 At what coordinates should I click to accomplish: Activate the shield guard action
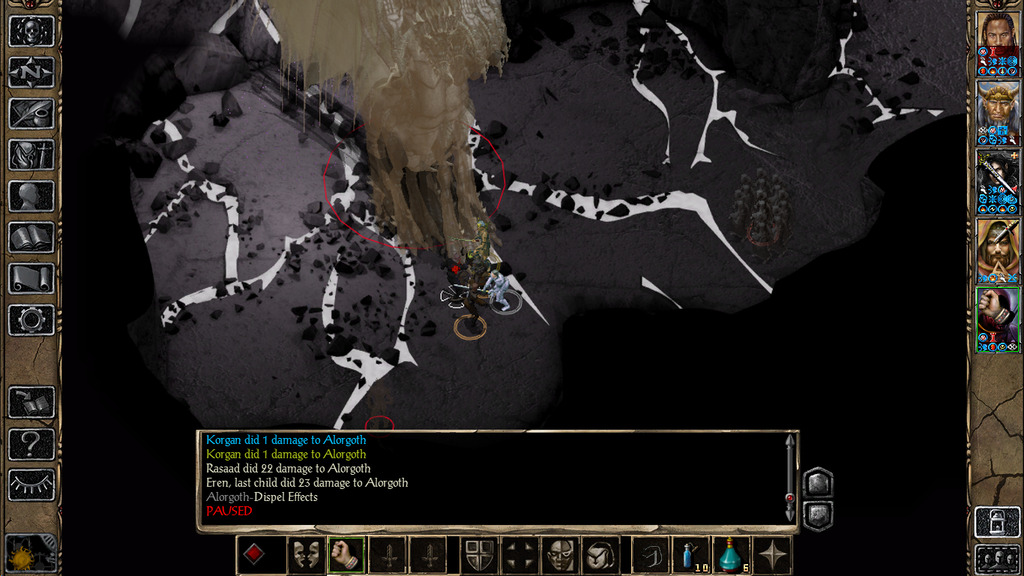(477, 555)
